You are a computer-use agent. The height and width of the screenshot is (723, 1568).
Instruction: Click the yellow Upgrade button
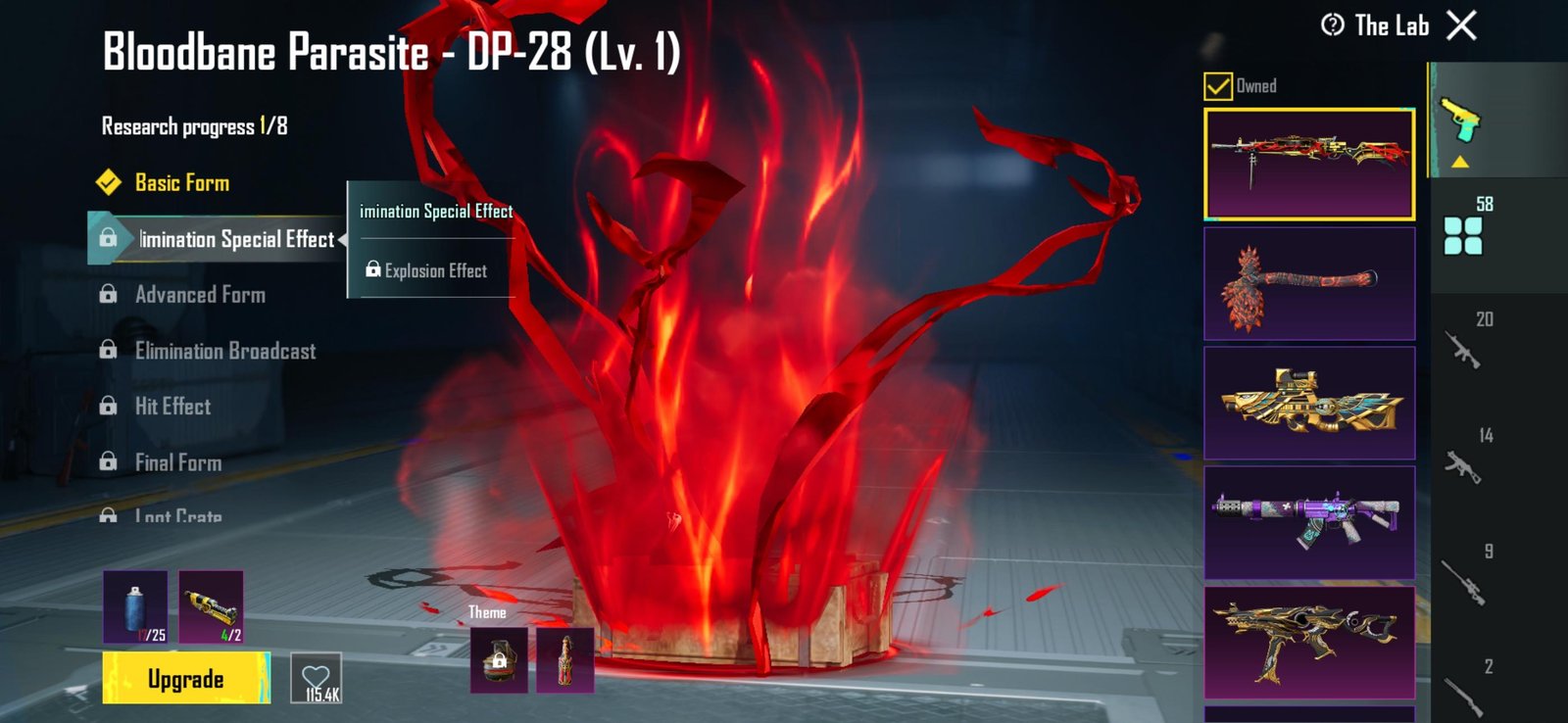coord(185,678)
